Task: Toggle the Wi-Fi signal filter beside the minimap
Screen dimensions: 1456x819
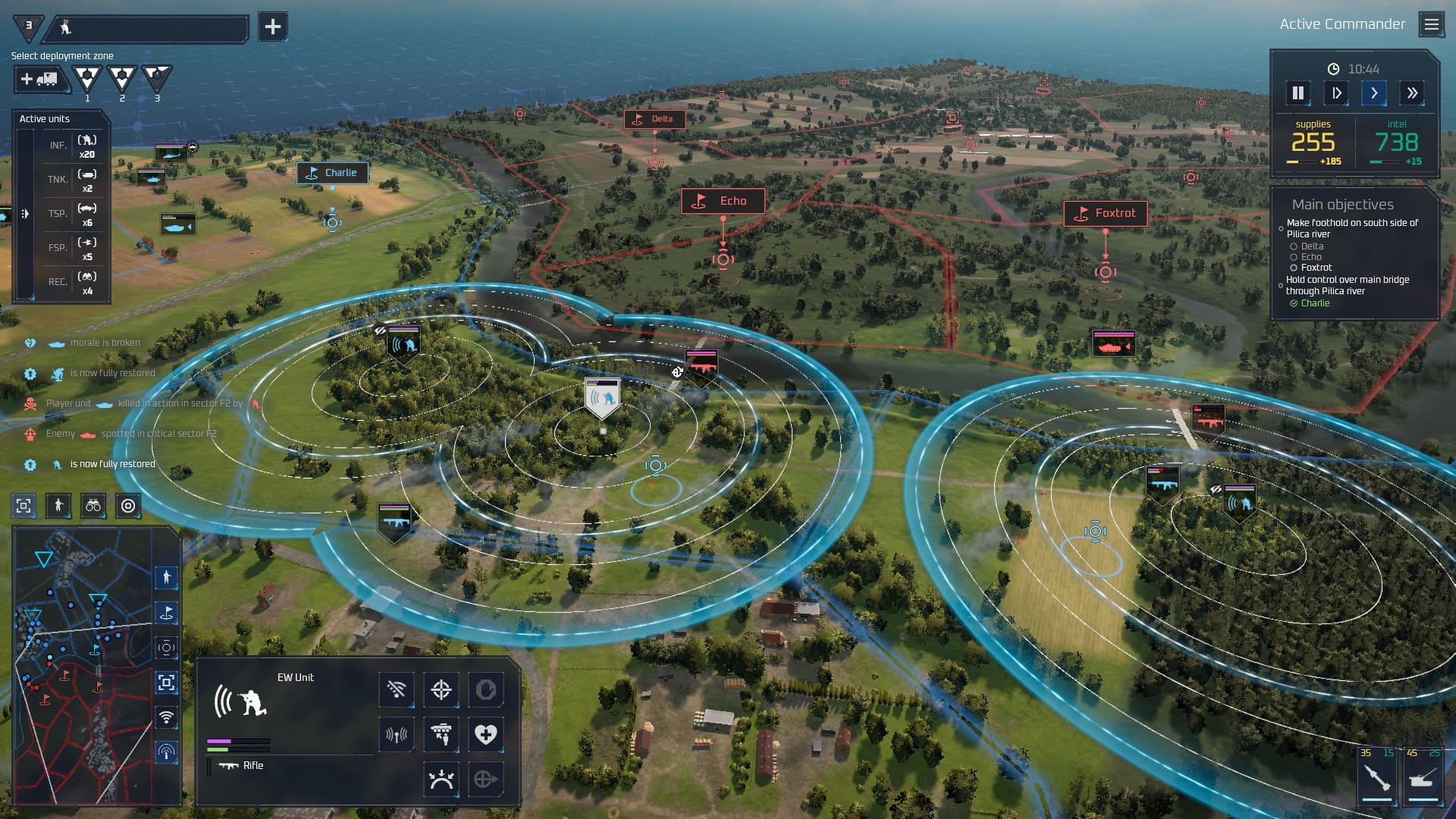Action: tap(166, 717)
